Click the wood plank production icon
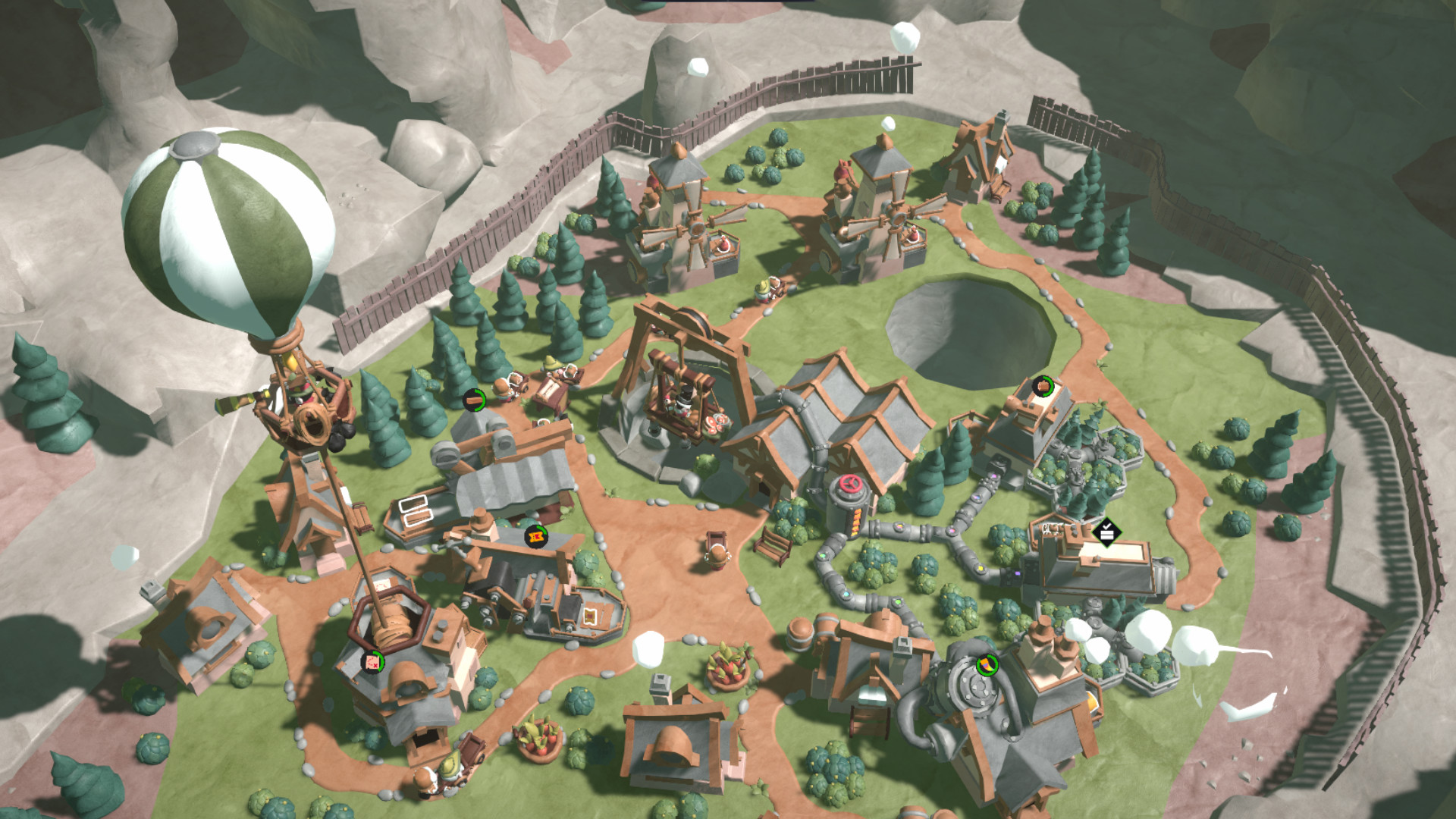The image size is (1456, 819). click(x=475, y=399)
